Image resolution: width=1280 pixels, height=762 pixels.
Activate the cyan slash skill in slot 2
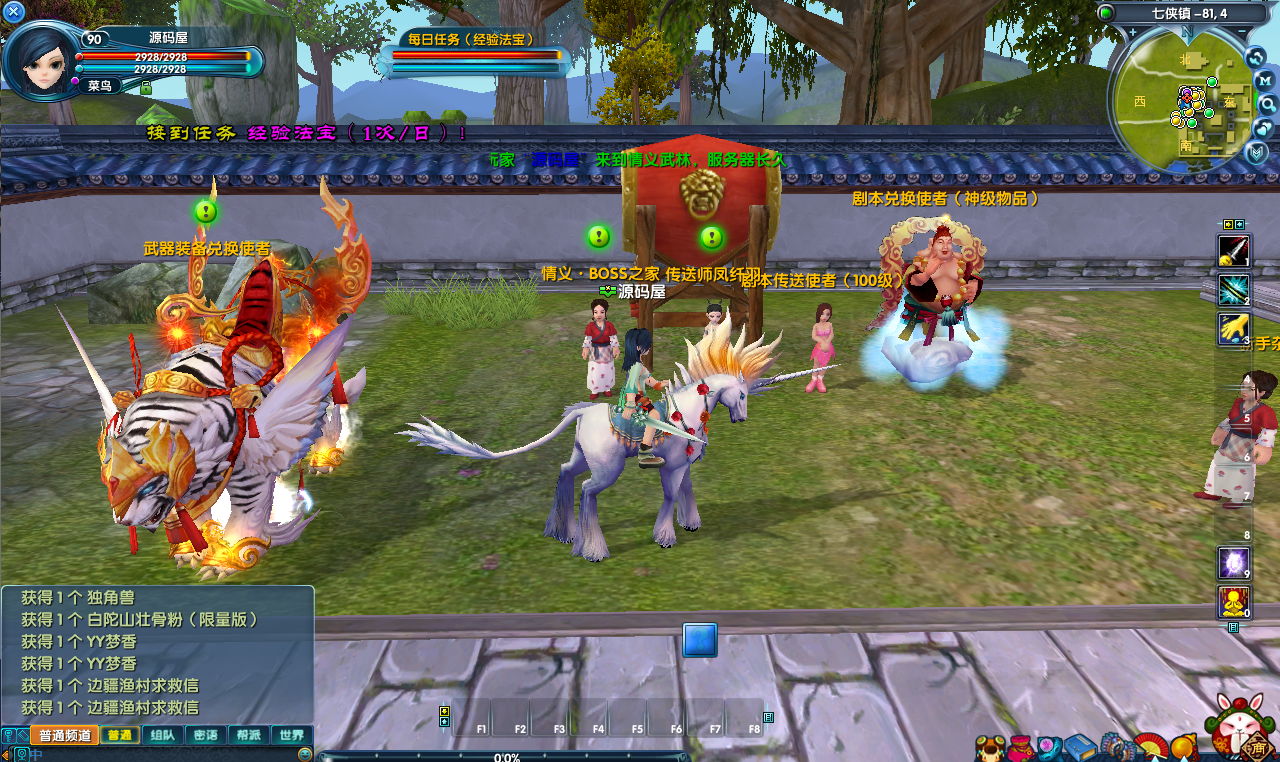coord(1233,290)
